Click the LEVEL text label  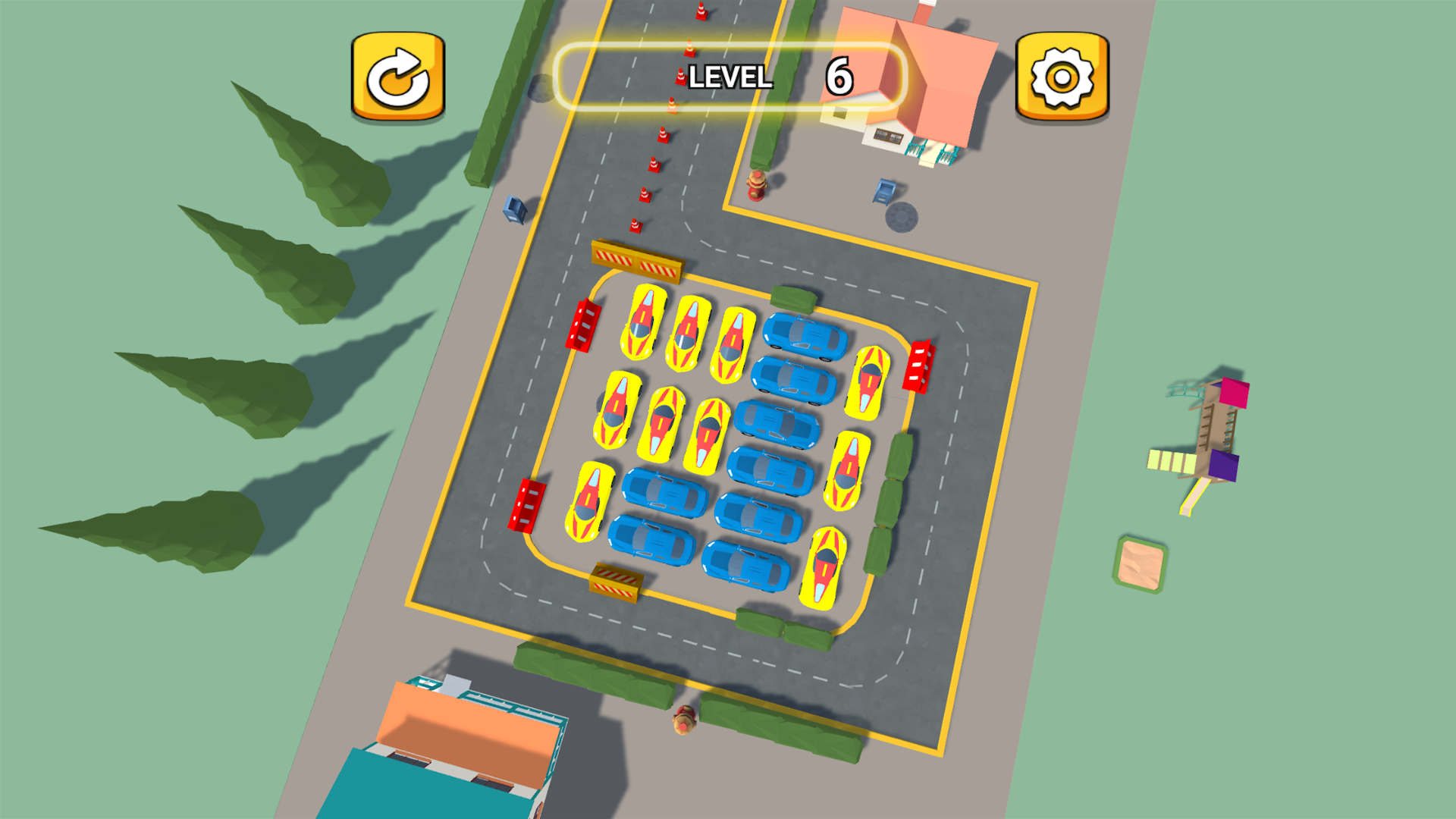click(x=730, y=77)
